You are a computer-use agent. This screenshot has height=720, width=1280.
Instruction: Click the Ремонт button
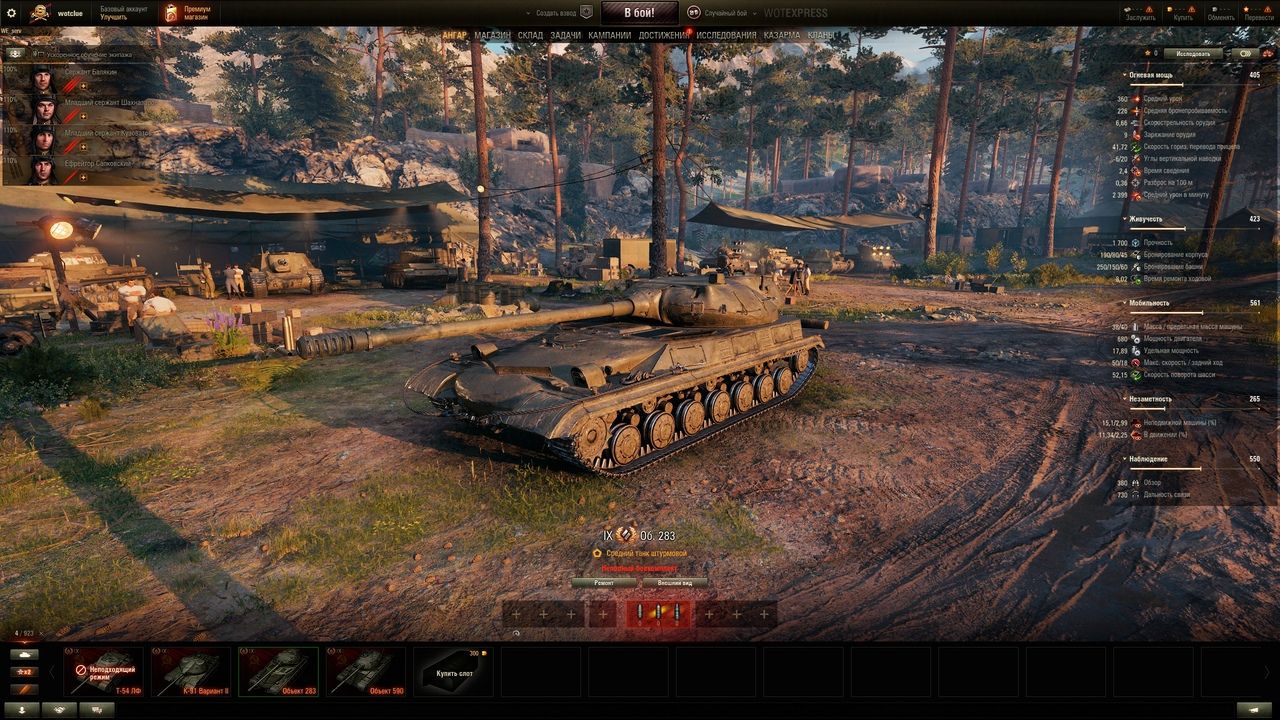(x=604, y=582)
